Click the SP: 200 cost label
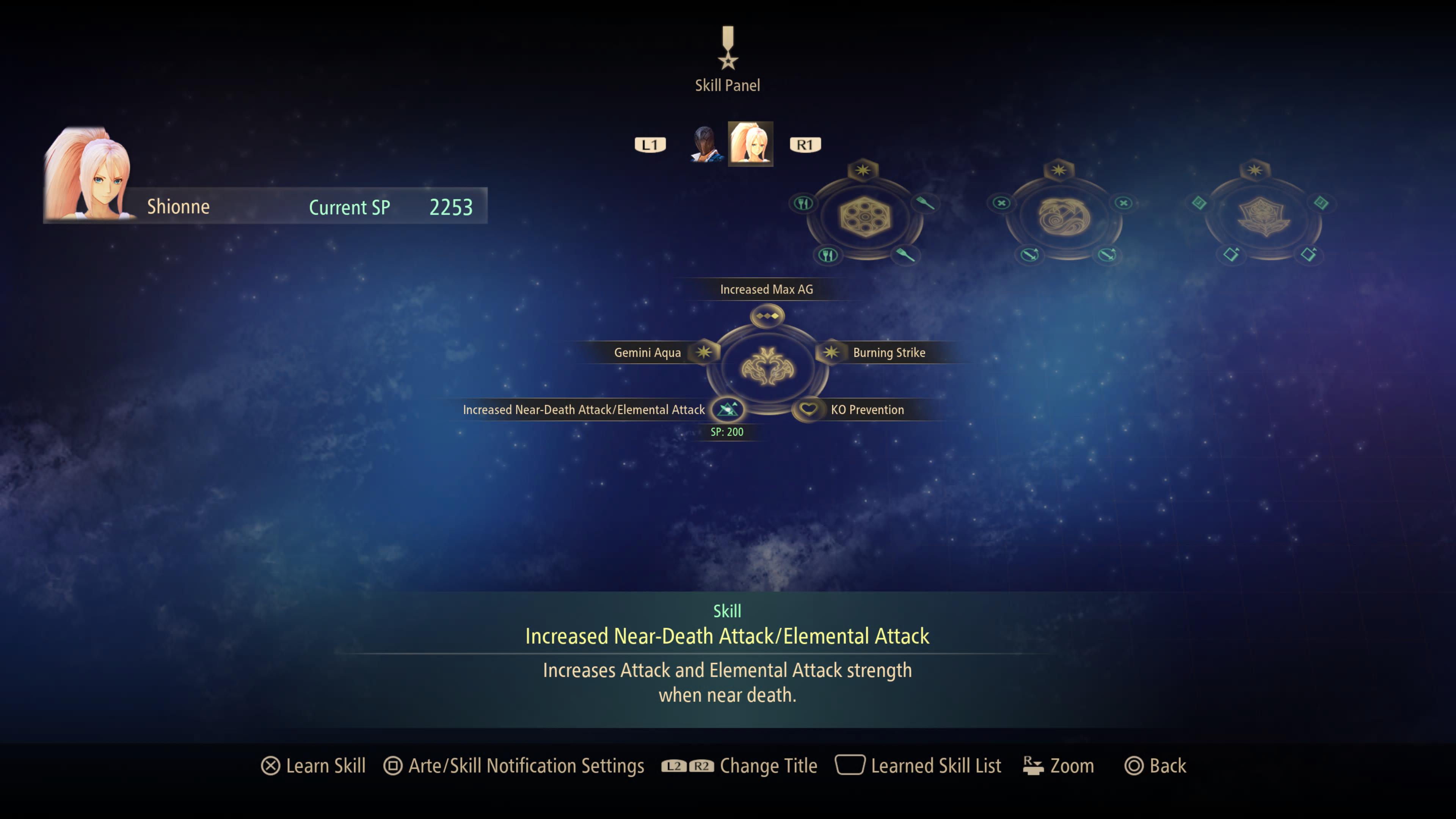1456x819 pixels. pyautogui.click(x=728, y=432)
